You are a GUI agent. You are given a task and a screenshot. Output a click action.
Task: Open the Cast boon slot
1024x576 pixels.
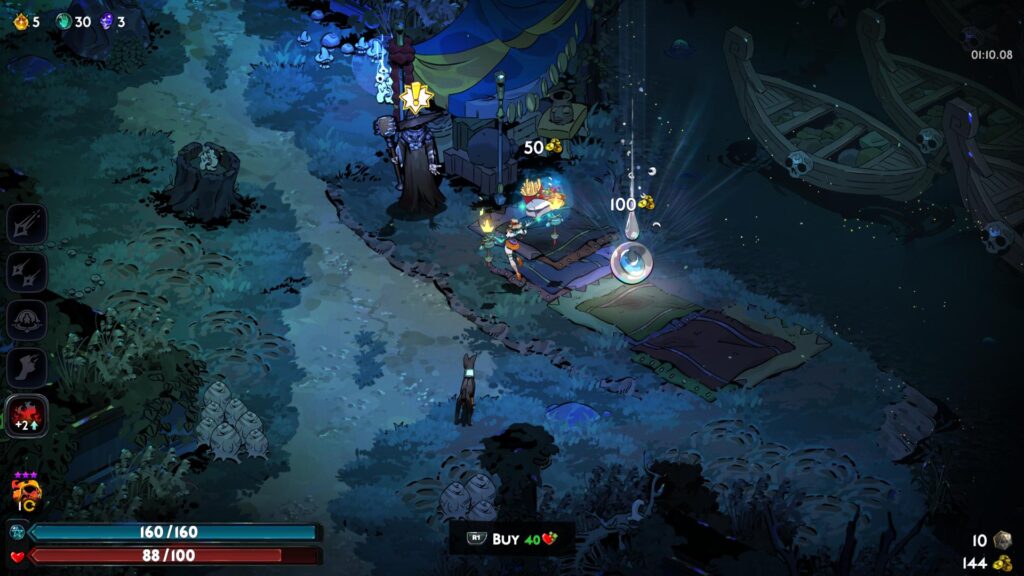tap(26, 320)
